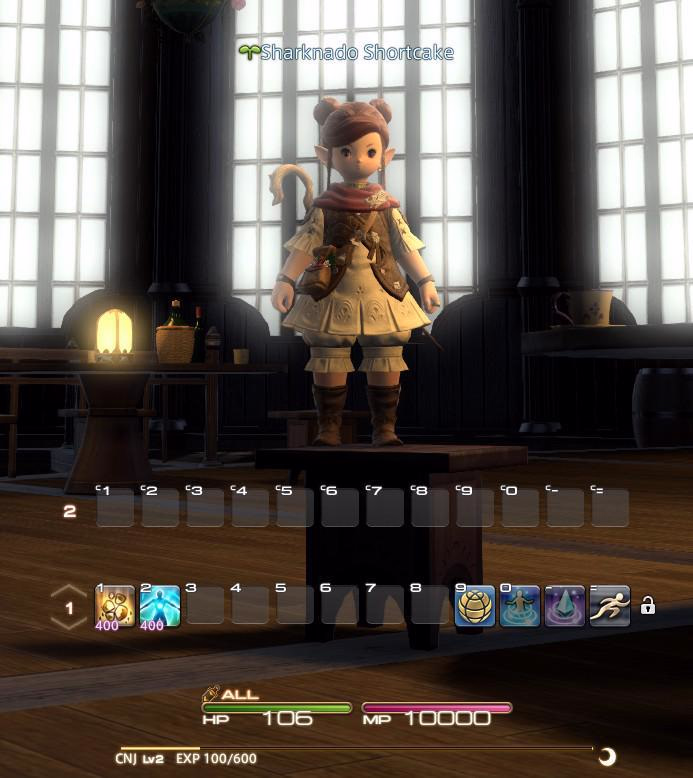Click the crescent moon icon by the EXP bar
This screenshot has width=693, height=778.
click(605, 756)
